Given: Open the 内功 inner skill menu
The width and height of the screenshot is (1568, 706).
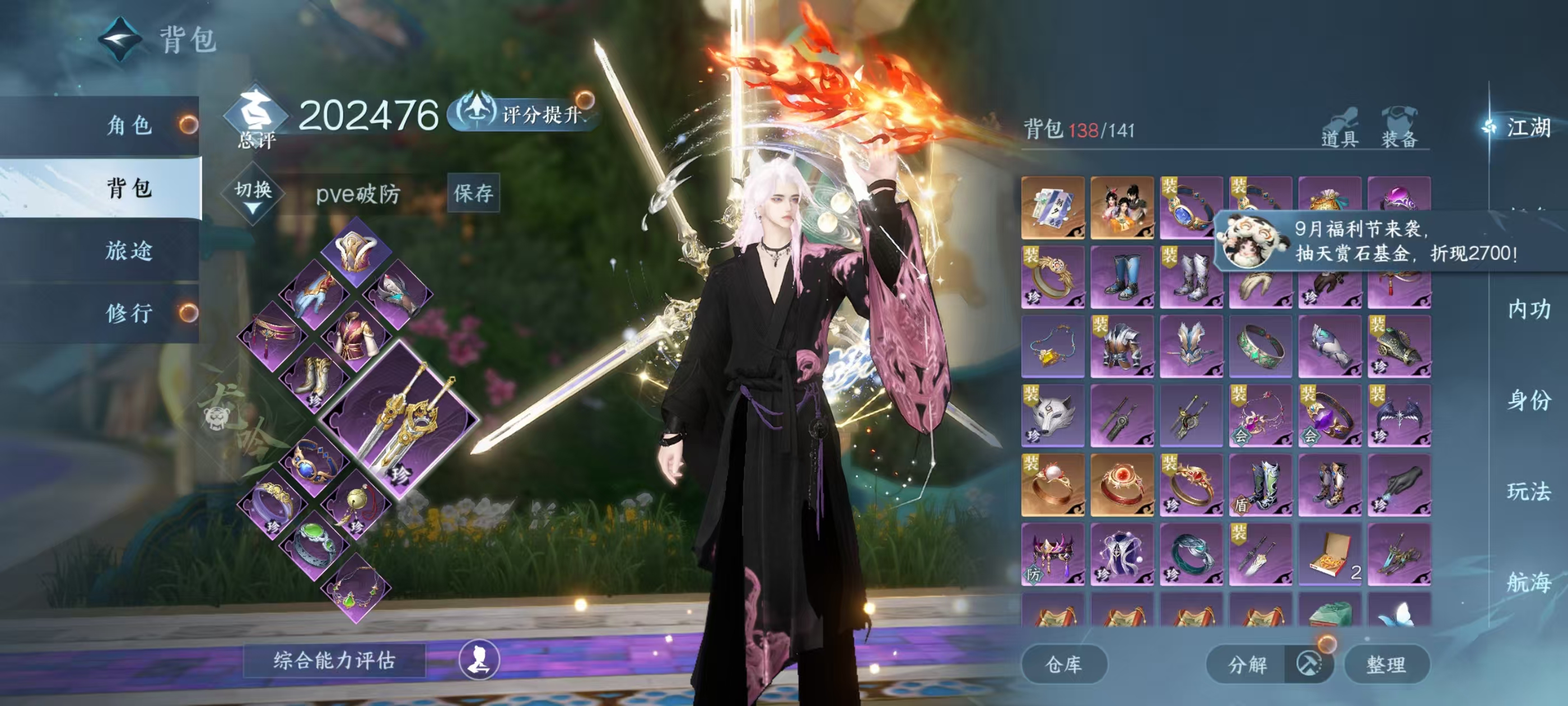Looking at the screenshot, I should [x=1528, y=309].
